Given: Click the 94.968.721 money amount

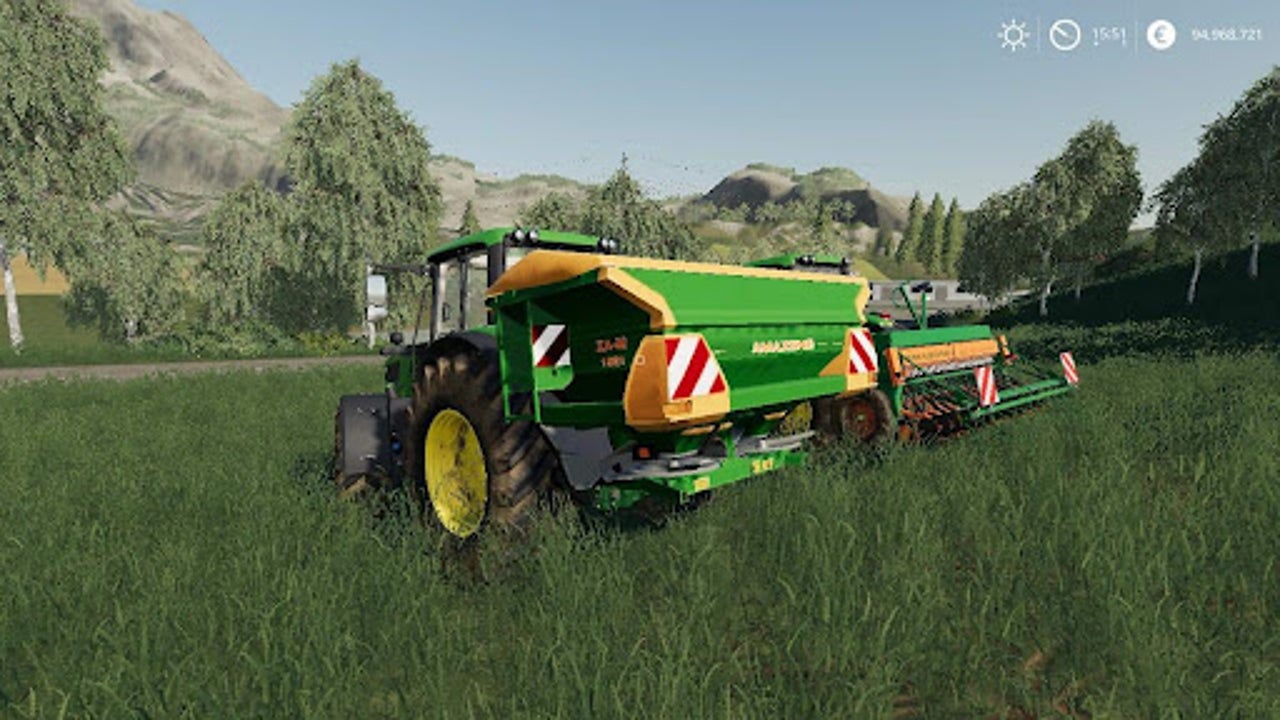Looking at the screenshot, I should (1227, 35).
